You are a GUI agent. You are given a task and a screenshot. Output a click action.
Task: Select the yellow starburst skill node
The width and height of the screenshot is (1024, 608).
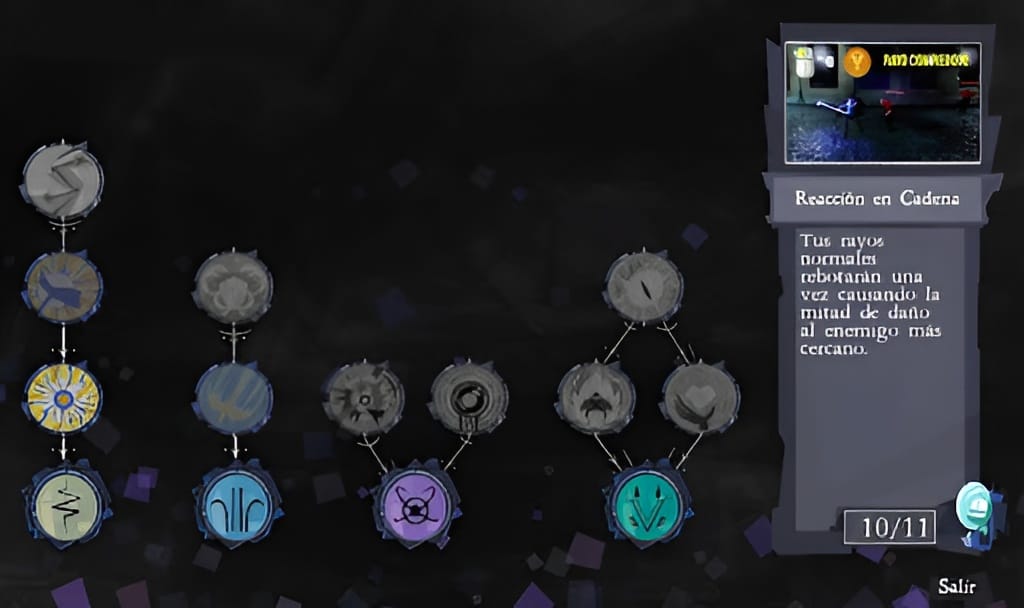point(63,397)
